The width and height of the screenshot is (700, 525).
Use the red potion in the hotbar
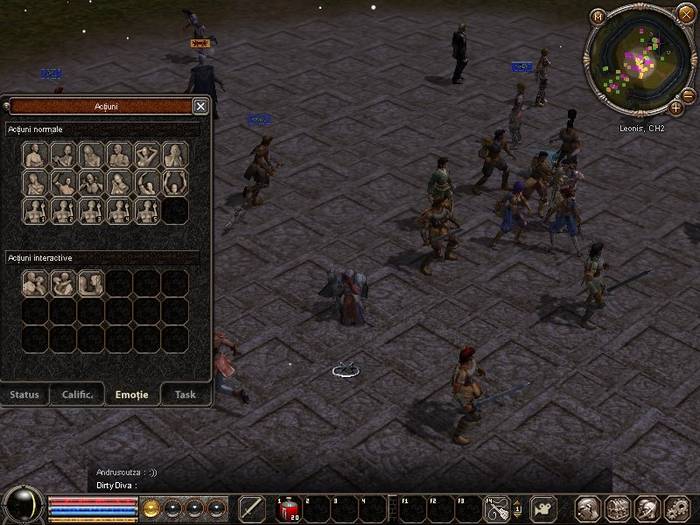point(287,509)
